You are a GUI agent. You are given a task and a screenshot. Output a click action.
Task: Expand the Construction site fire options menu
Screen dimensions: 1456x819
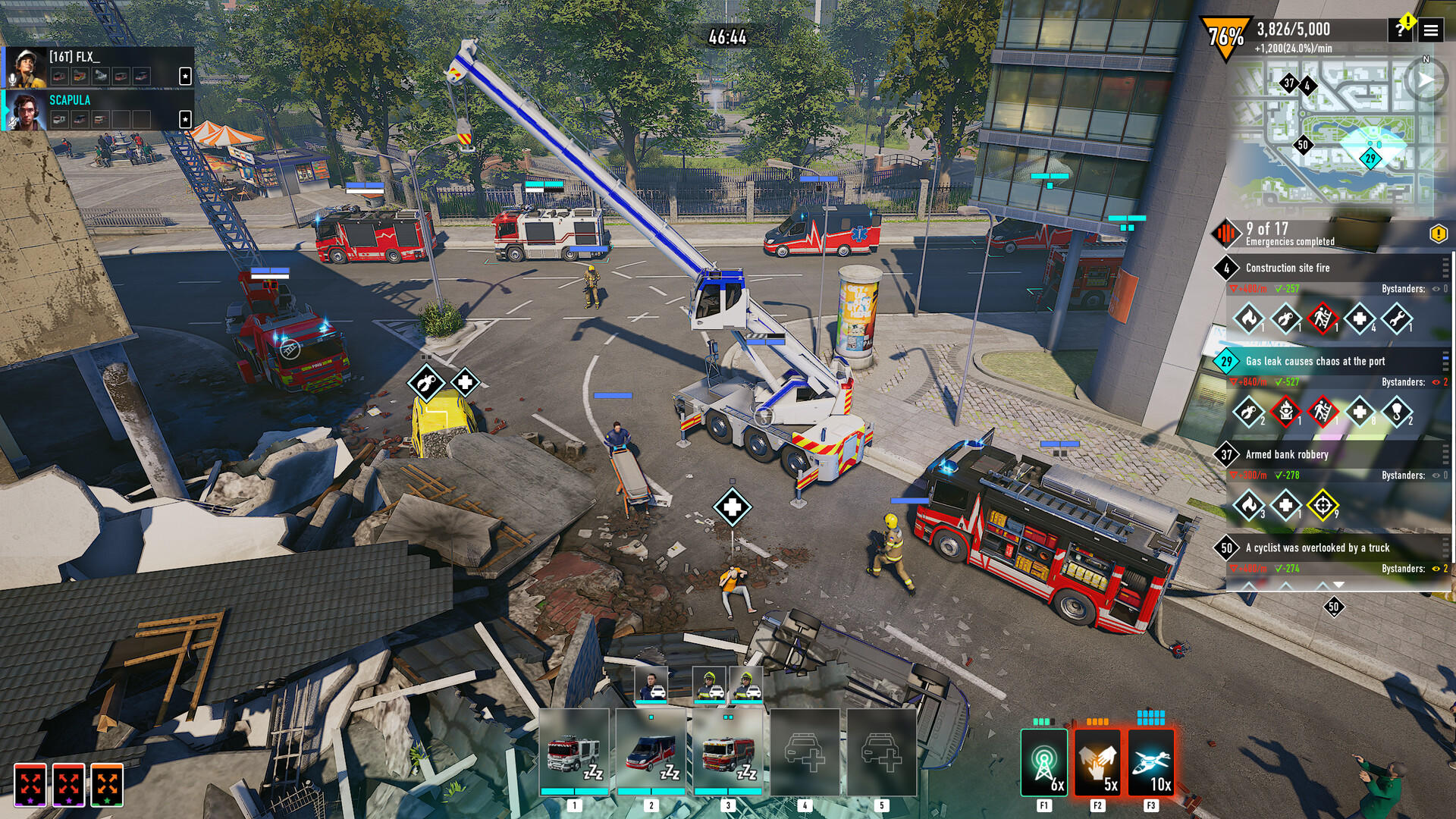tap(1445, 268)
